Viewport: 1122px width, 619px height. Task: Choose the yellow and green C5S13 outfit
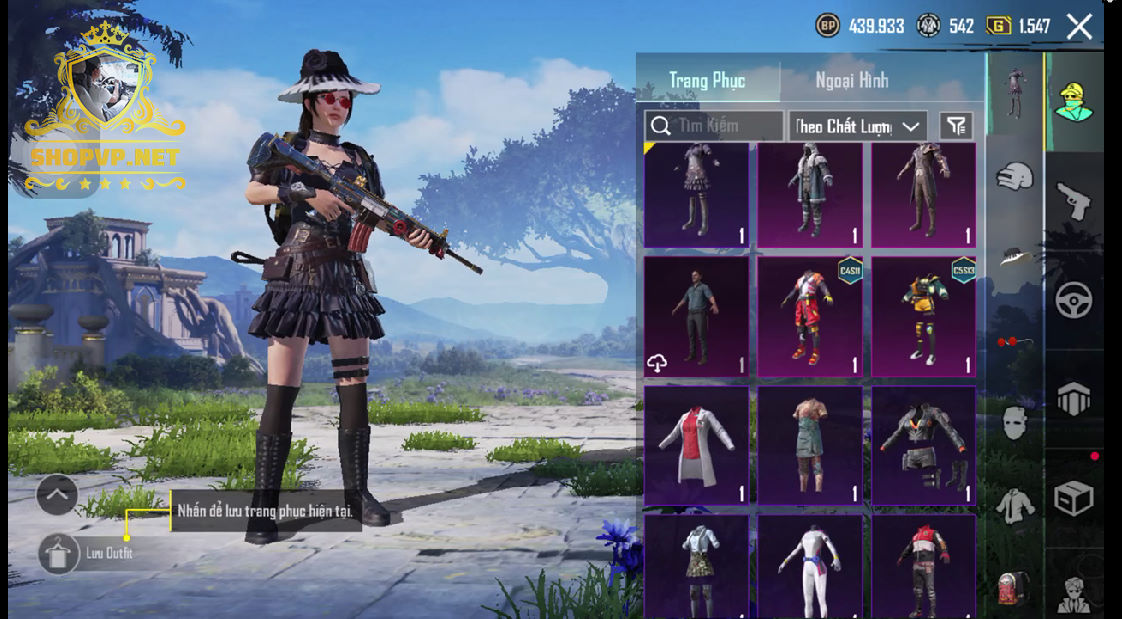tap(923, 317)
